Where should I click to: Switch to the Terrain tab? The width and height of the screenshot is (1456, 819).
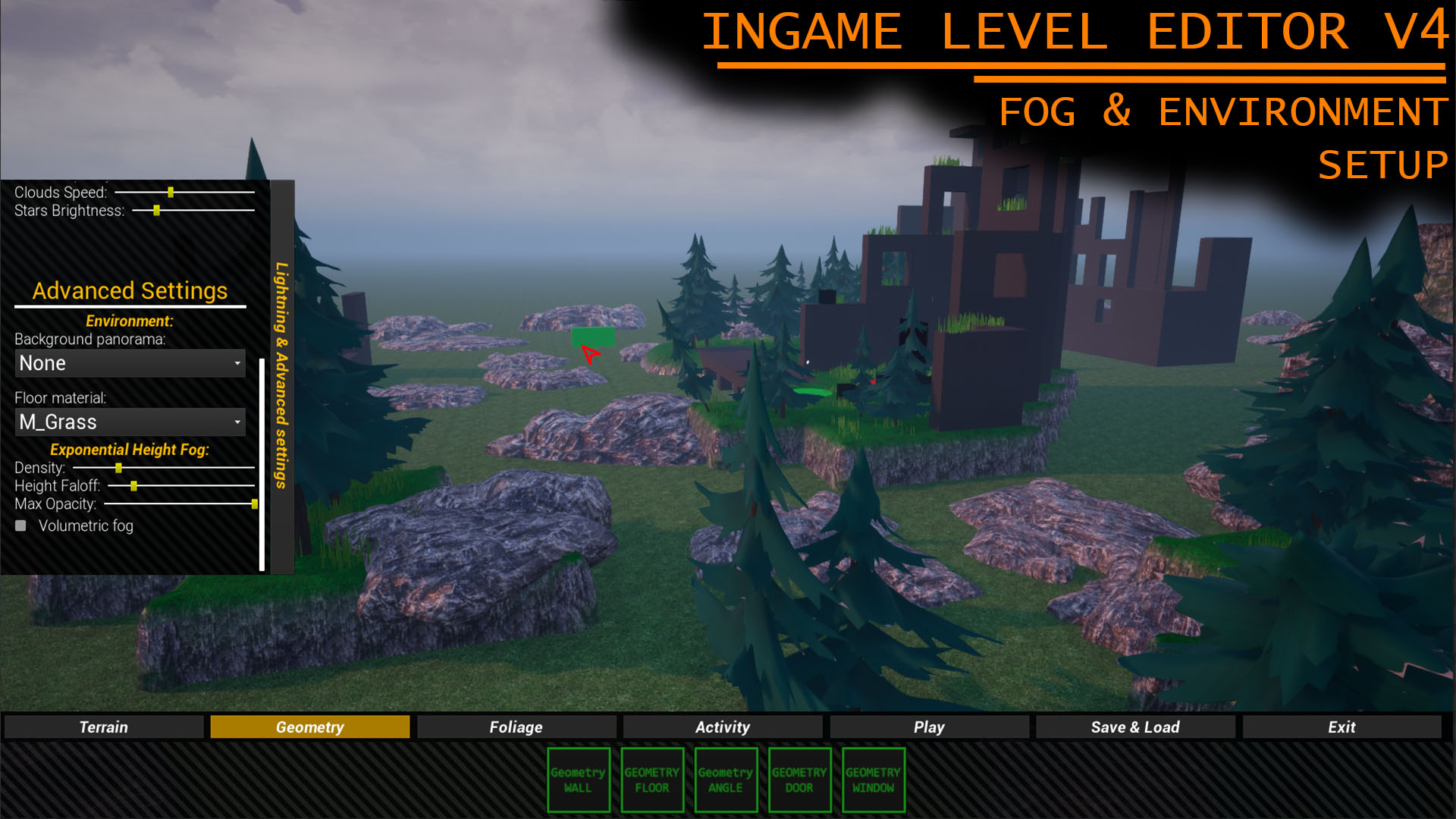click(x=103, y=726)
